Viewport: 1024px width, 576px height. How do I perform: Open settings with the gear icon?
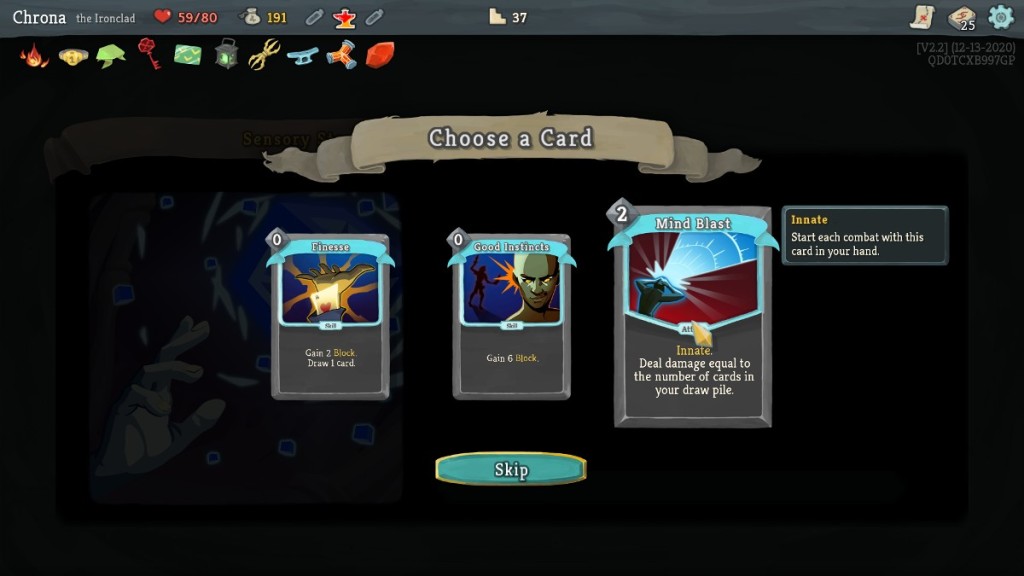tap(1000, 17)
